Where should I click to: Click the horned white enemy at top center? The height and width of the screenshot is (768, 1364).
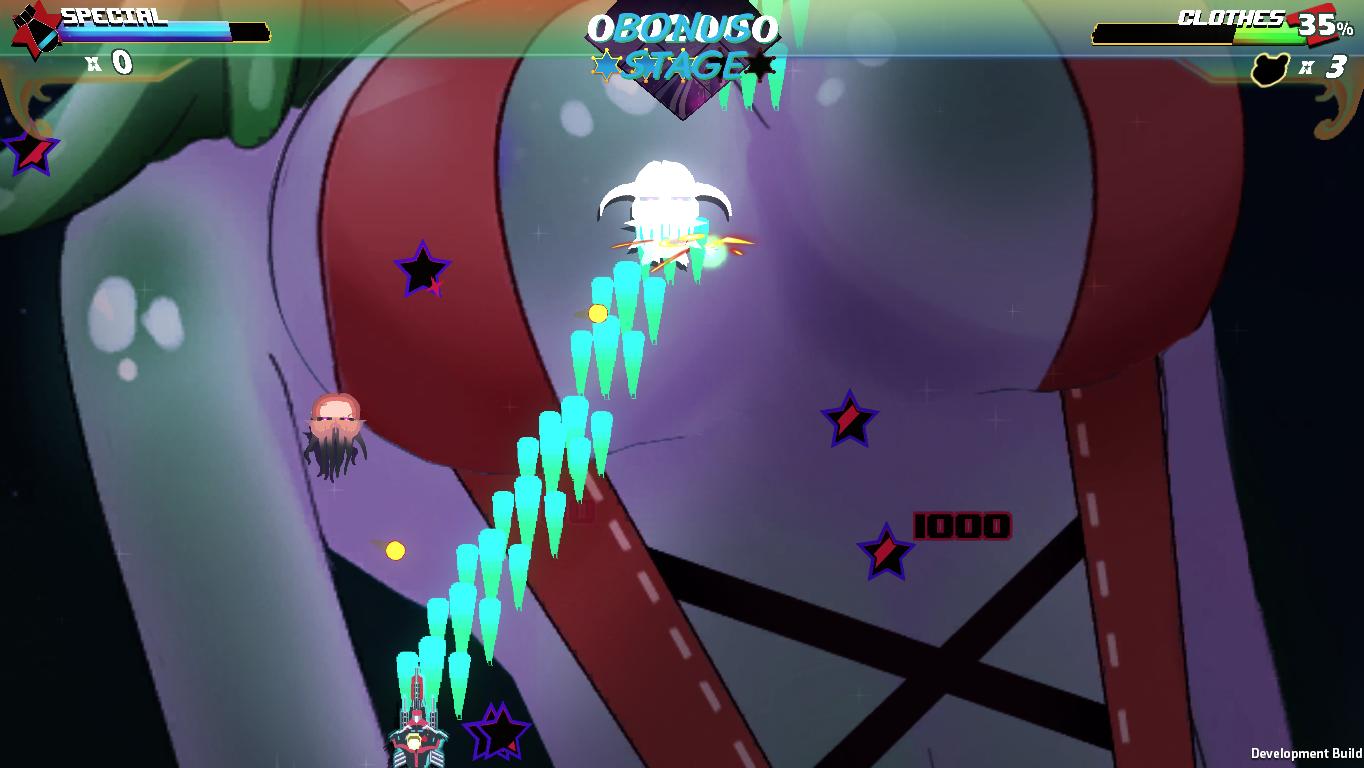tap(665, 201)
